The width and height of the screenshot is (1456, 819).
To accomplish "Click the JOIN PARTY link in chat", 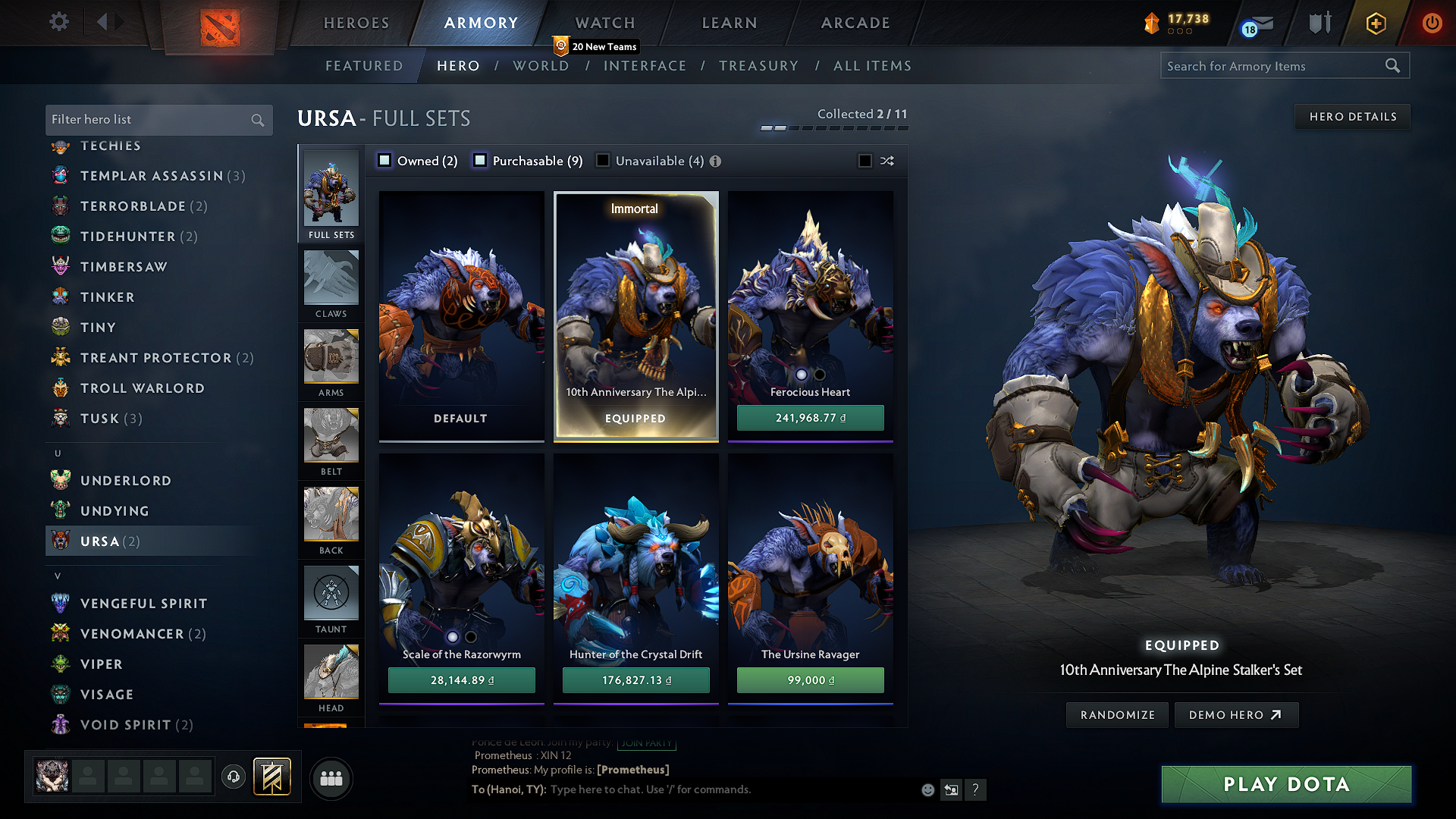I will pyautogui.click(x=646, y=743).
